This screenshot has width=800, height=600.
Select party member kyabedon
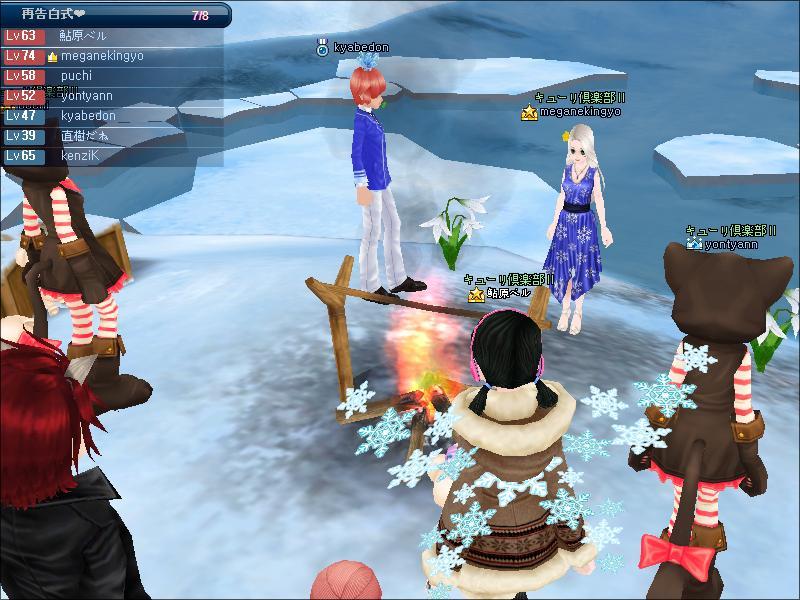(x=88, y=116)
